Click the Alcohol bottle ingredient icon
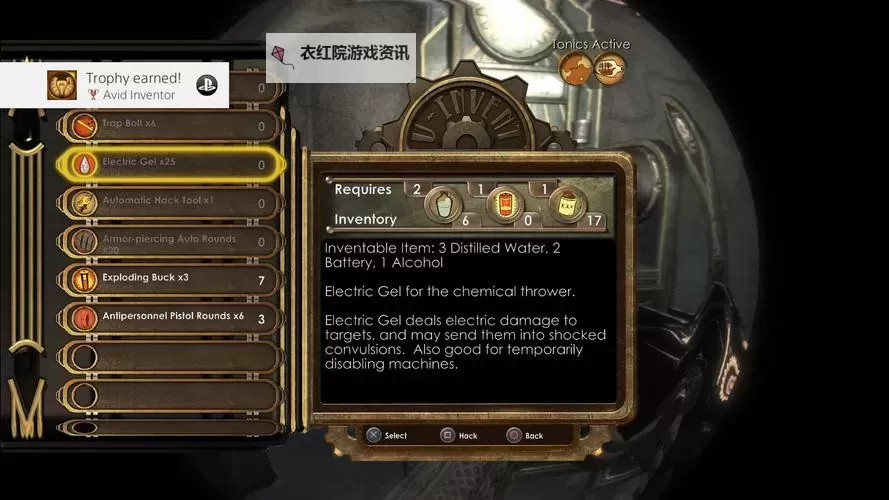Screen dimensions: 889x500 click(567, 205)
